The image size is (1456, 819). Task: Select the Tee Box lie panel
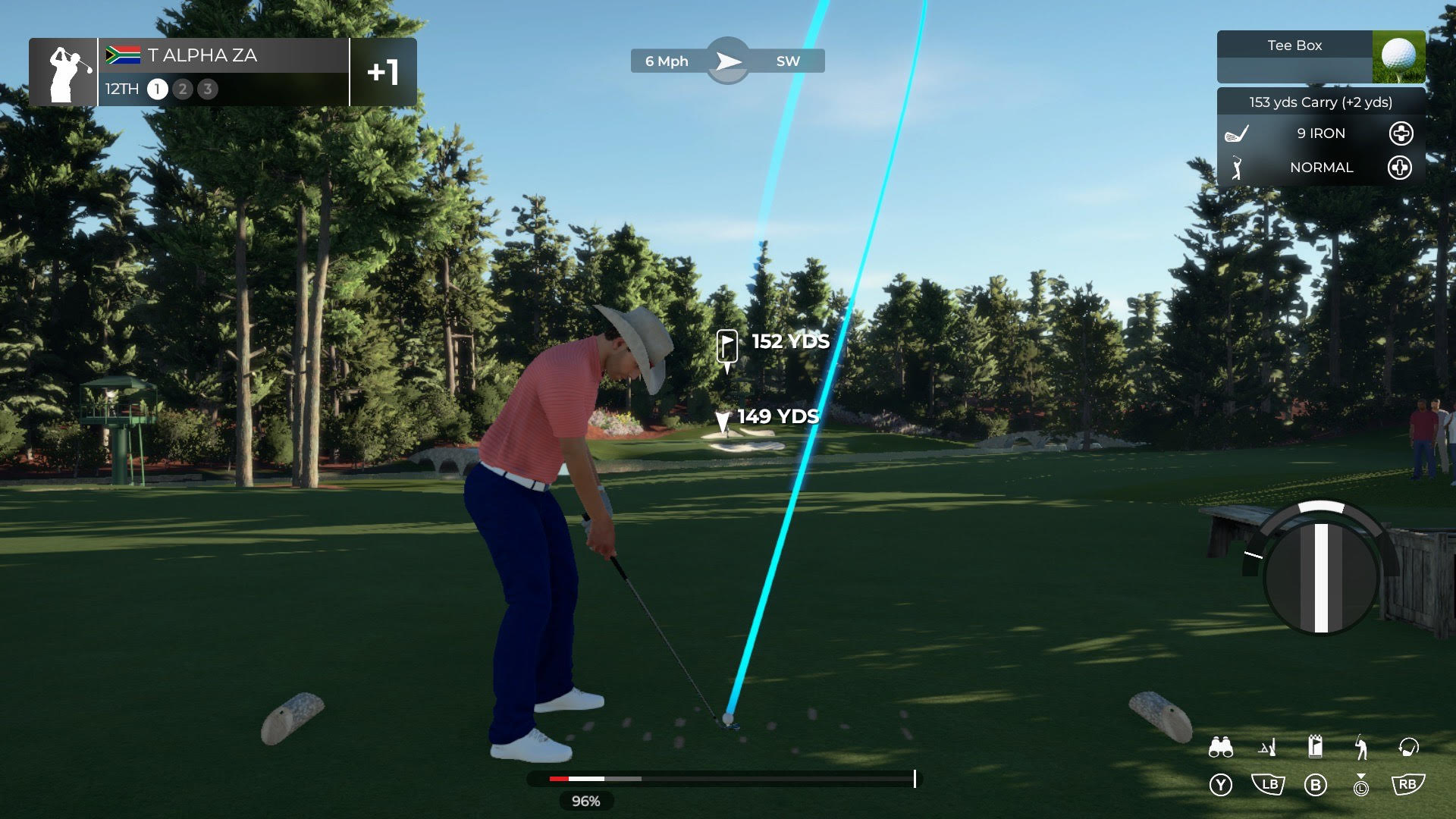(1320, 56)
